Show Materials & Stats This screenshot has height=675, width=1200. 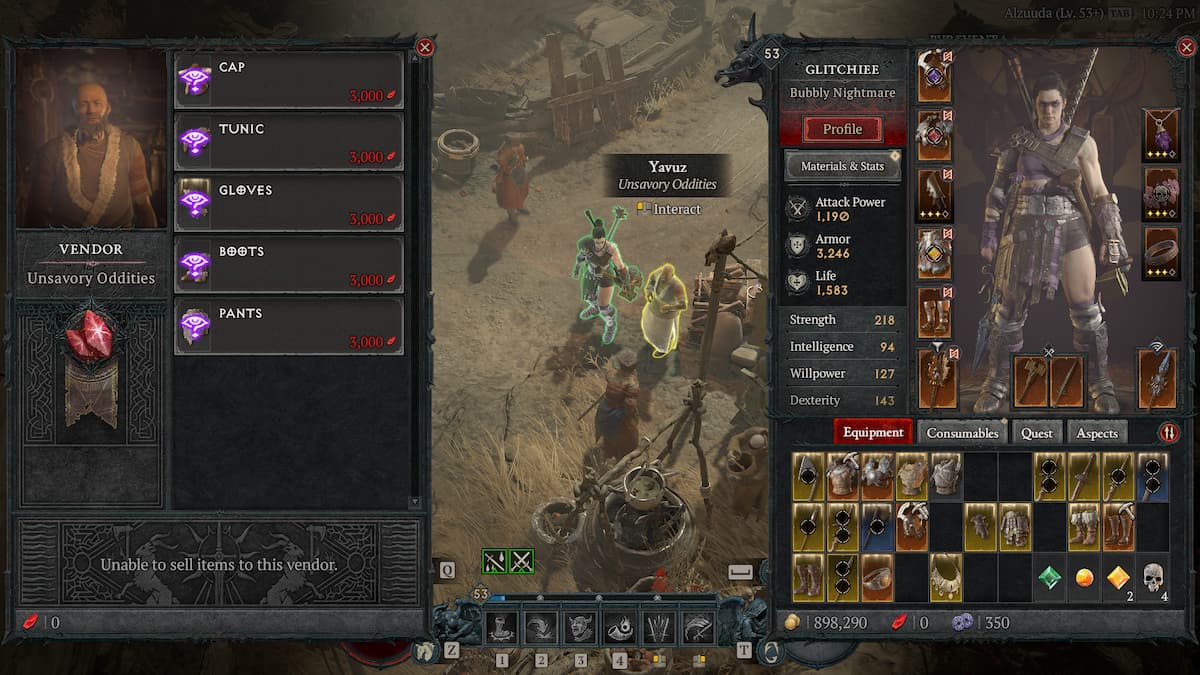(x=842, y=166)
